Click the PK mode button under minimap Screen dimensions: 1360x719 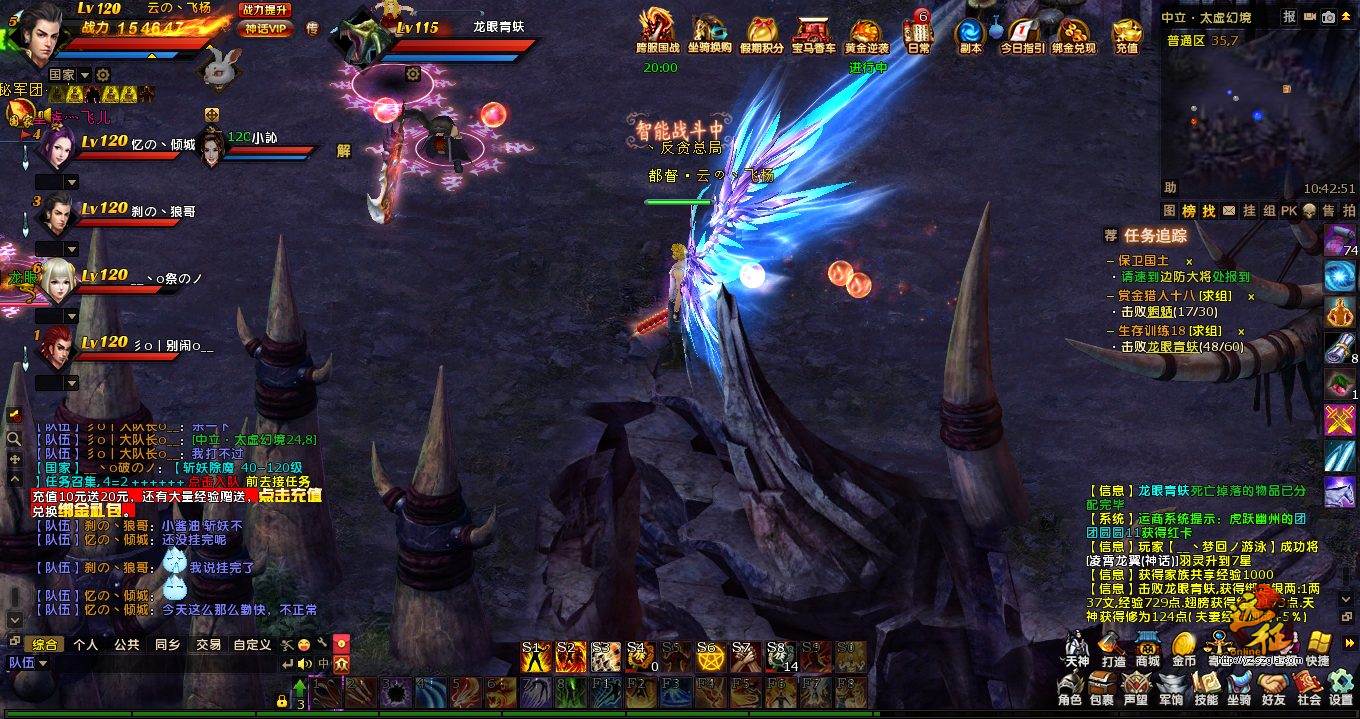1288,211
